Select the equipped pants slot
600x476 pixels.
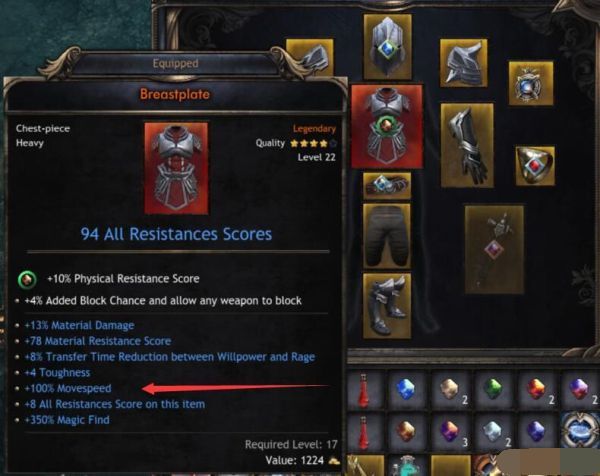(386, 234)
